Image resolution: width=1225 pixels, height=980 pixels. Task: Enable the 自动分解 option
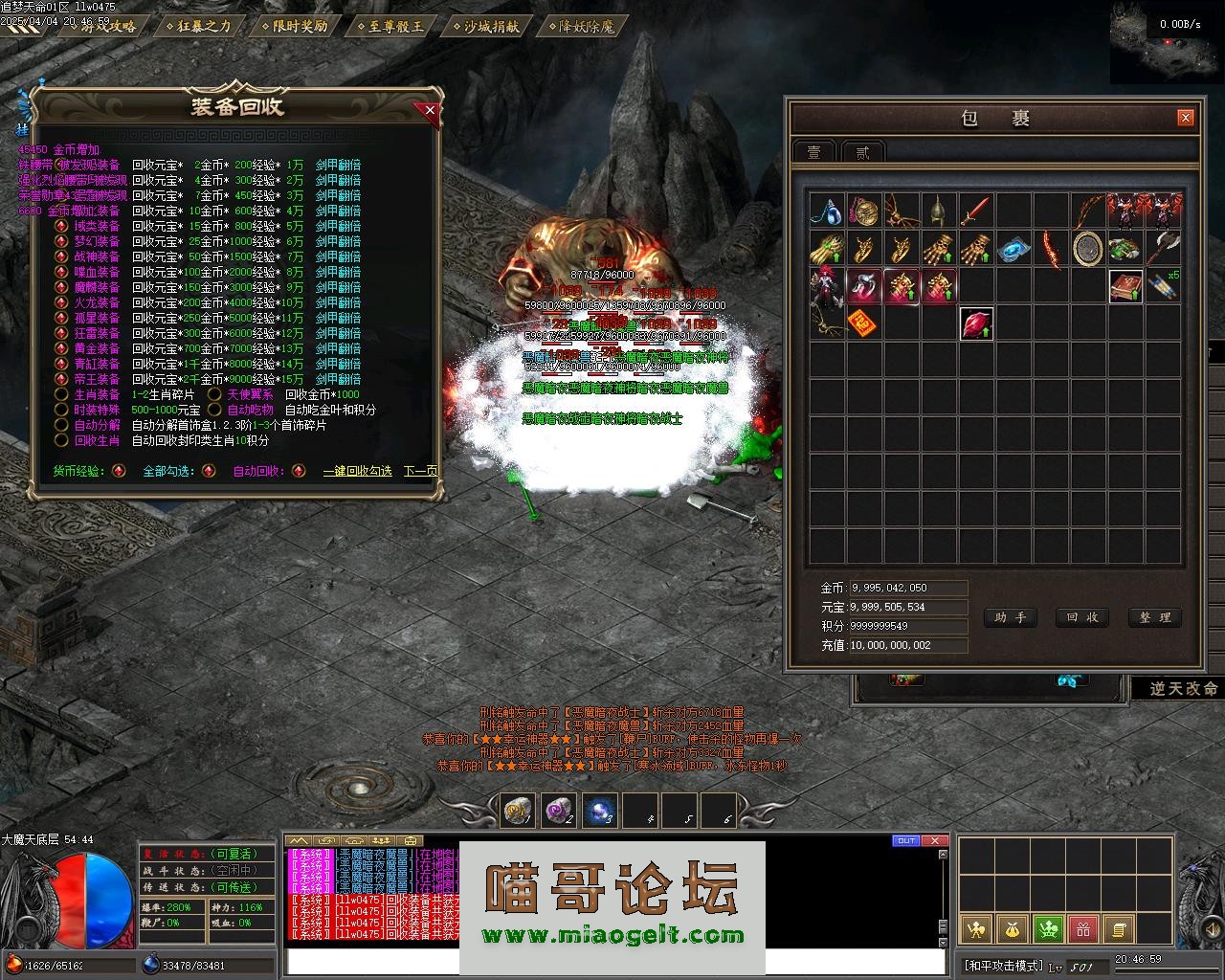point(61,425)
